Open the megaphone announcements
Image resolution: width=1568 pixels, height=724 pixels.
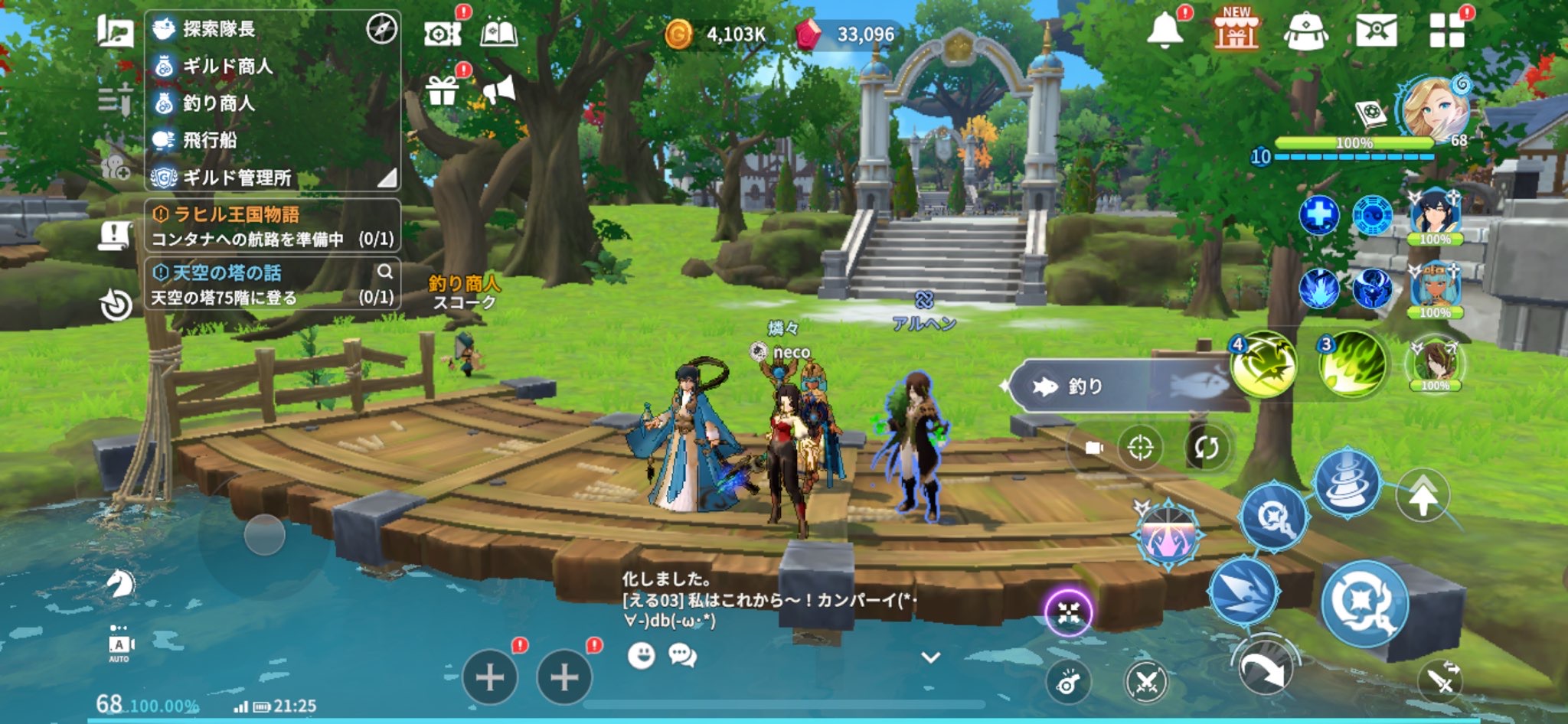499,91
